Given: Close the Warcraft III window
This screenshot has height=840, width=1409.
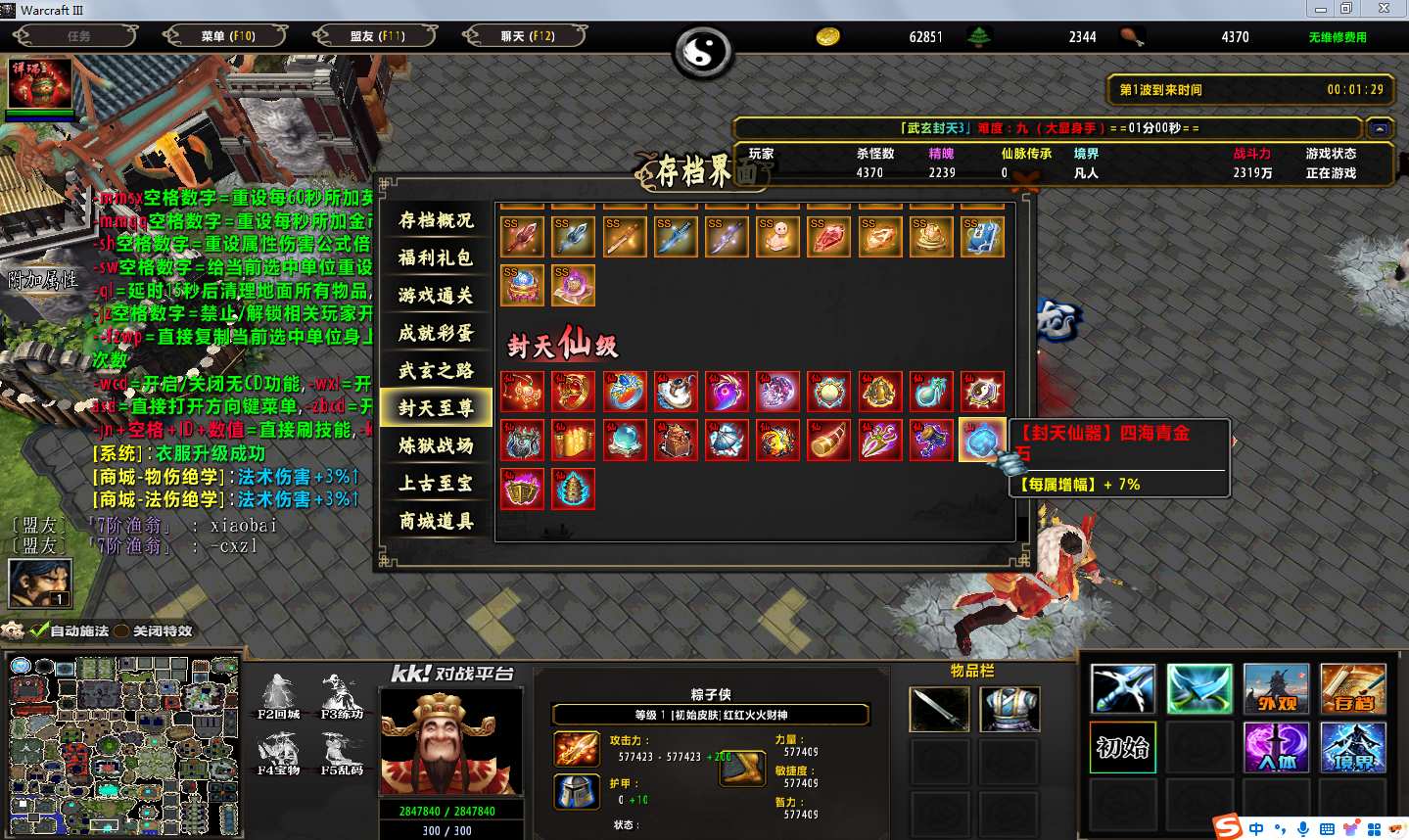Looking at the screenshot, I should [1384, 9].
